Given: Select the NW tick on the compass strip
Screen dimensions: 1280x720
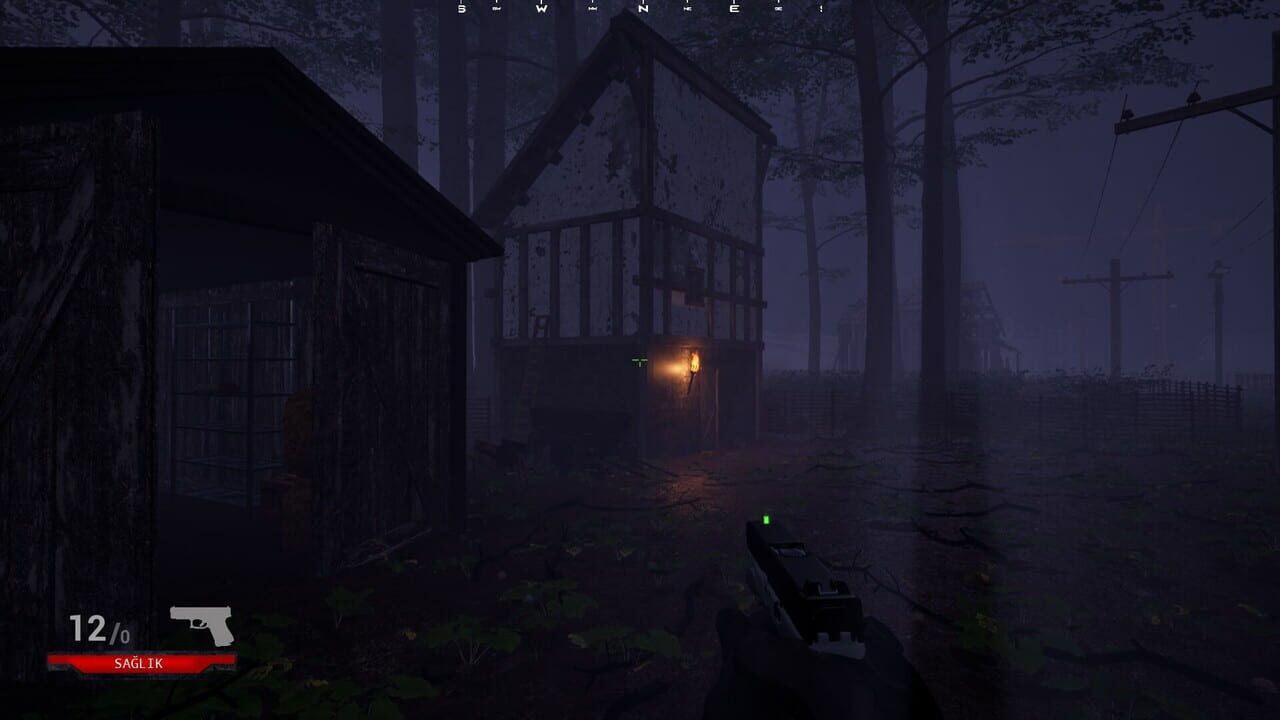Looking at the screenshot, I should pyautogui.click(x=591, y=8).
